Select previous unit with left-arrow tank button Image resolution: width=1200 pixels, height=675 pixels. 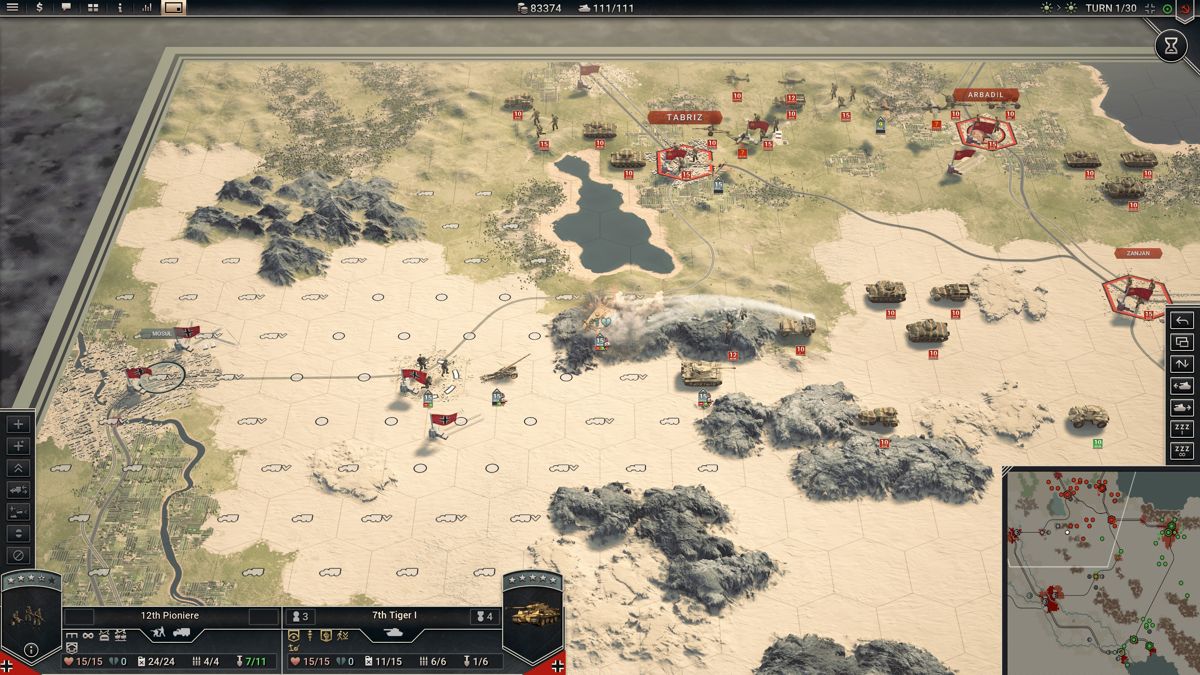click(1182, 386)
